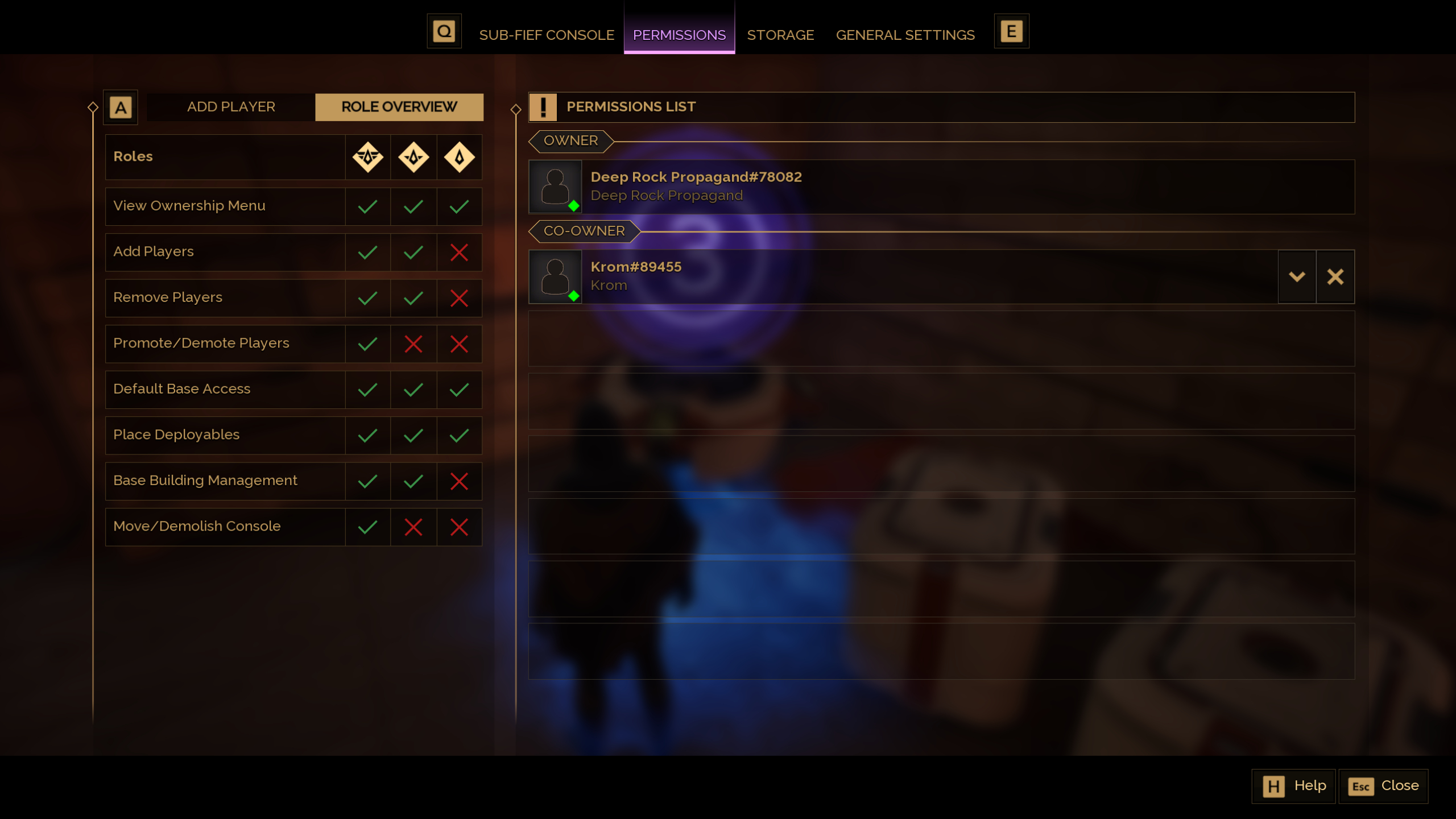
Task: Expand Krom's role selection dropdown
Action: (x=1297, y=276)
